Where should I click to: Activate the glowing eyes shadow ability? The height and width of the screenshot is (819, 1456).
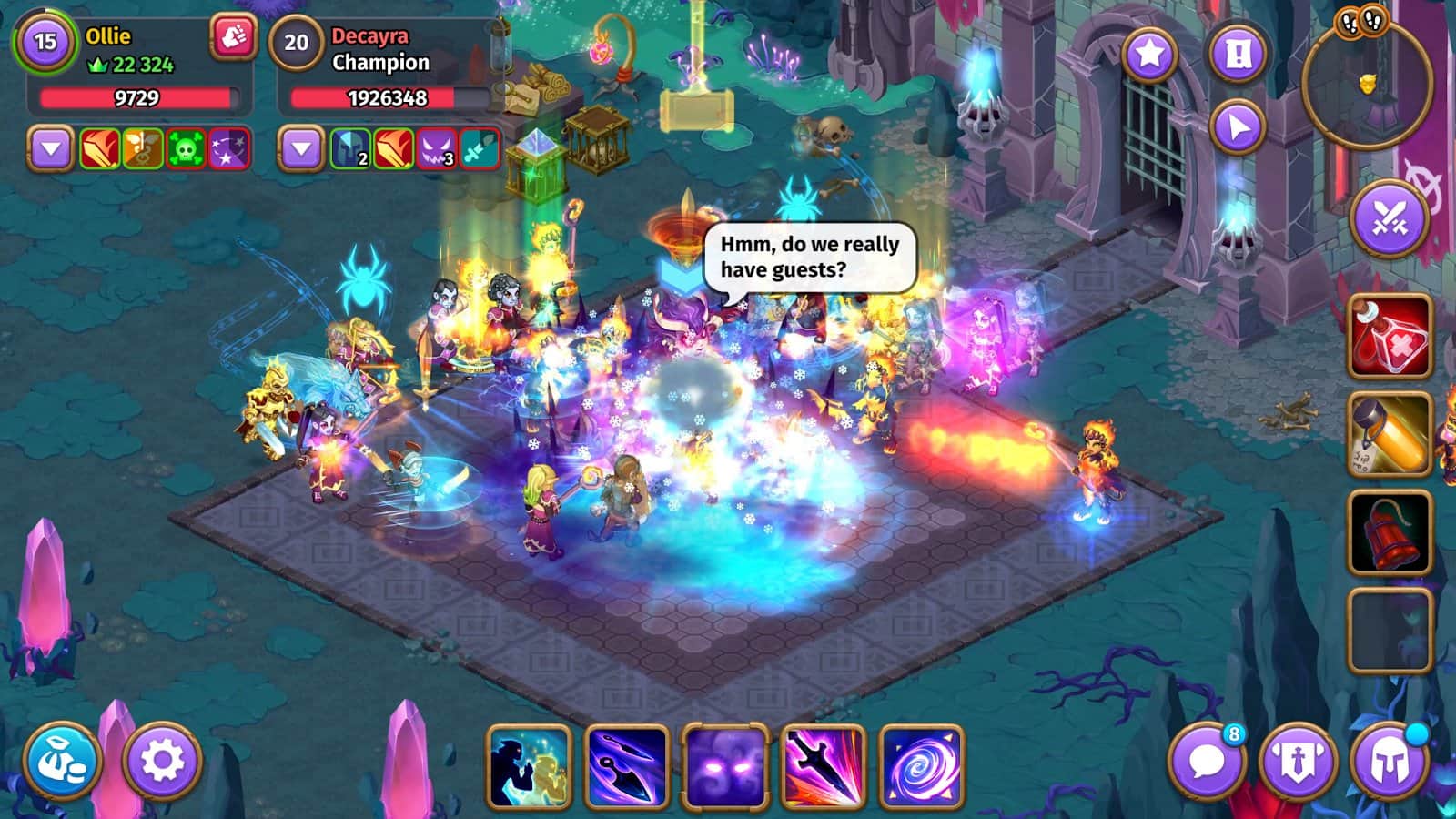tap(725, 766)
